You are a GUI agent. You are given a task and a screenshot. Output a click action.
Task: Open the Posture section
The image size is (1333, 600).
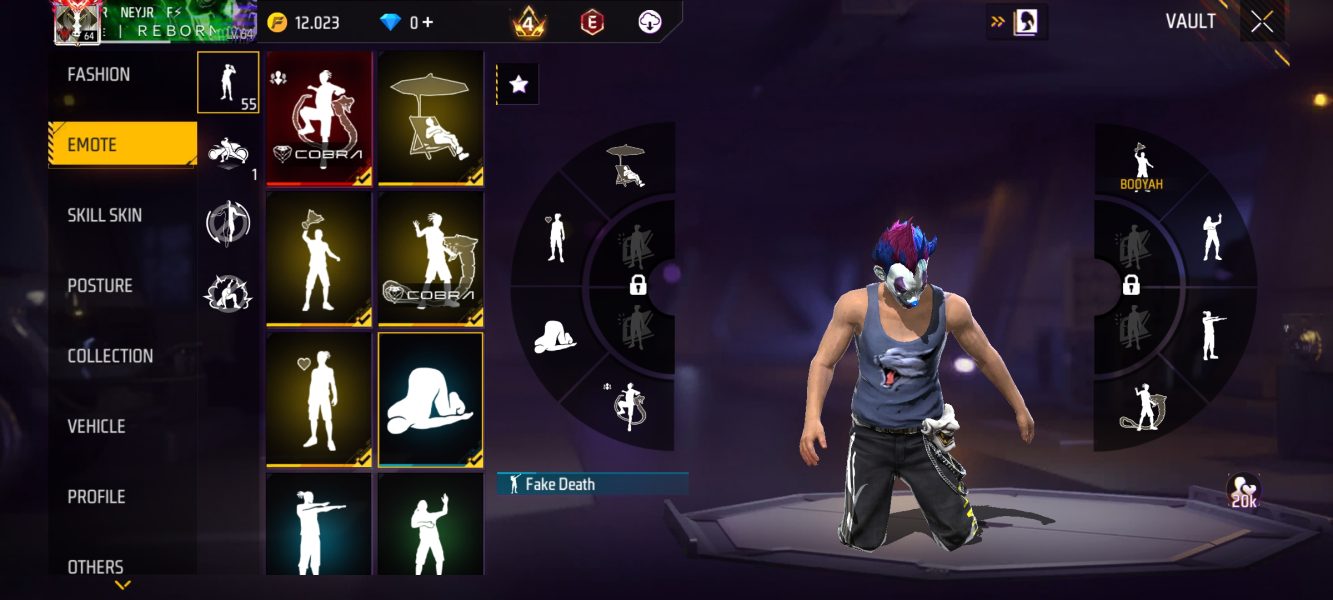click(x=100, y=286)
